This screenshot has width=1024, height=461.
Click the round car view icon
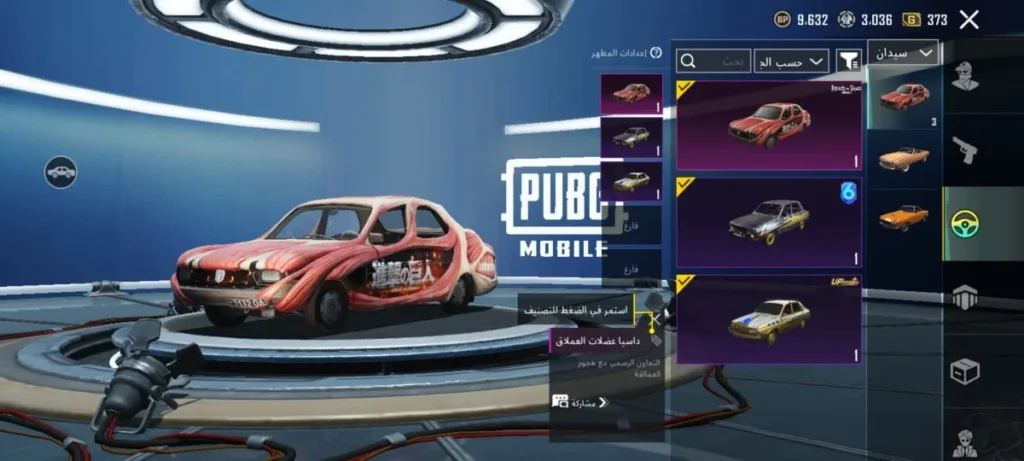61,172
